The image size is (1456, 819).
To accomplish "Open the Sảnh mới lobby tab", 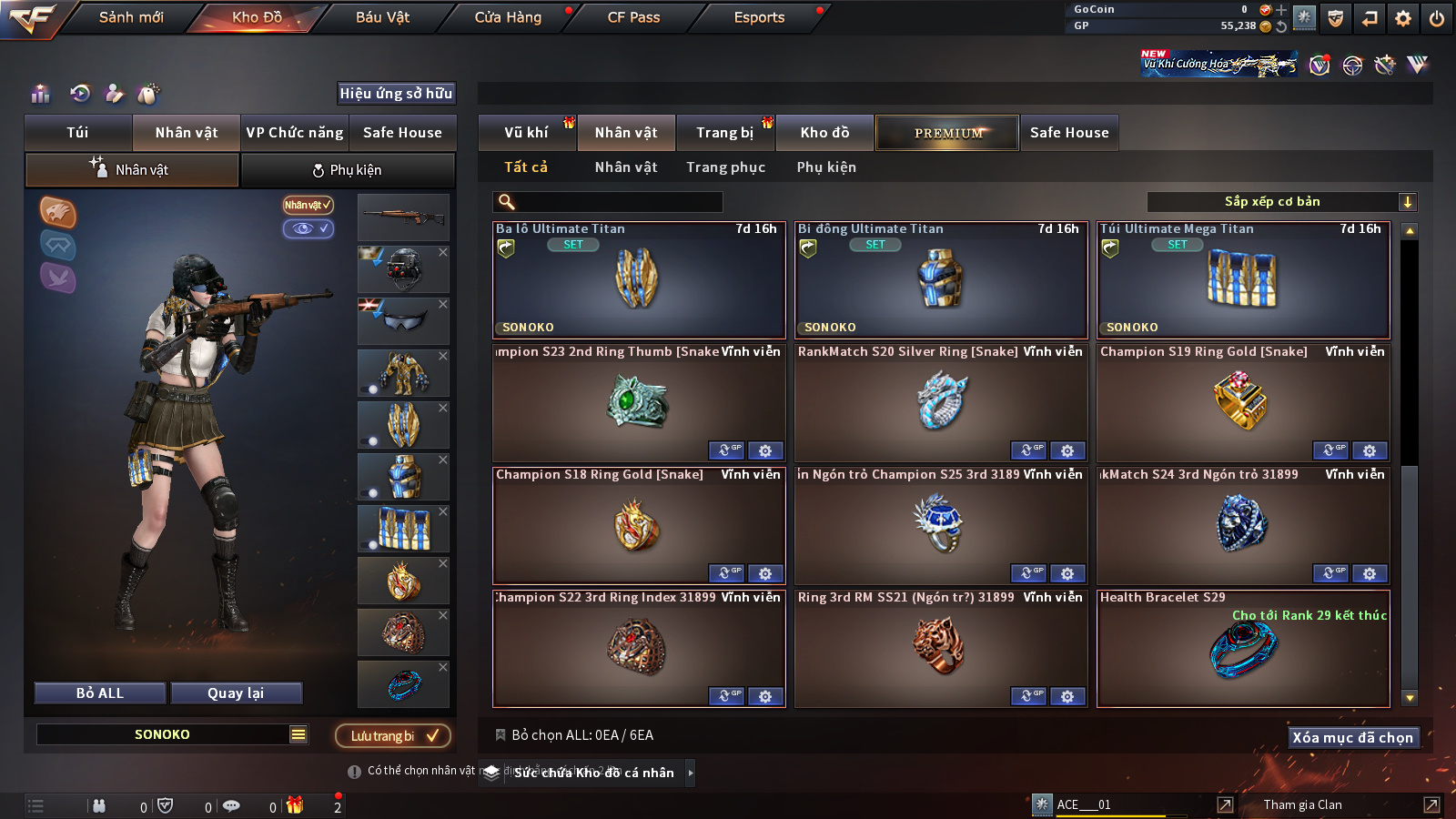I will 131,17.
